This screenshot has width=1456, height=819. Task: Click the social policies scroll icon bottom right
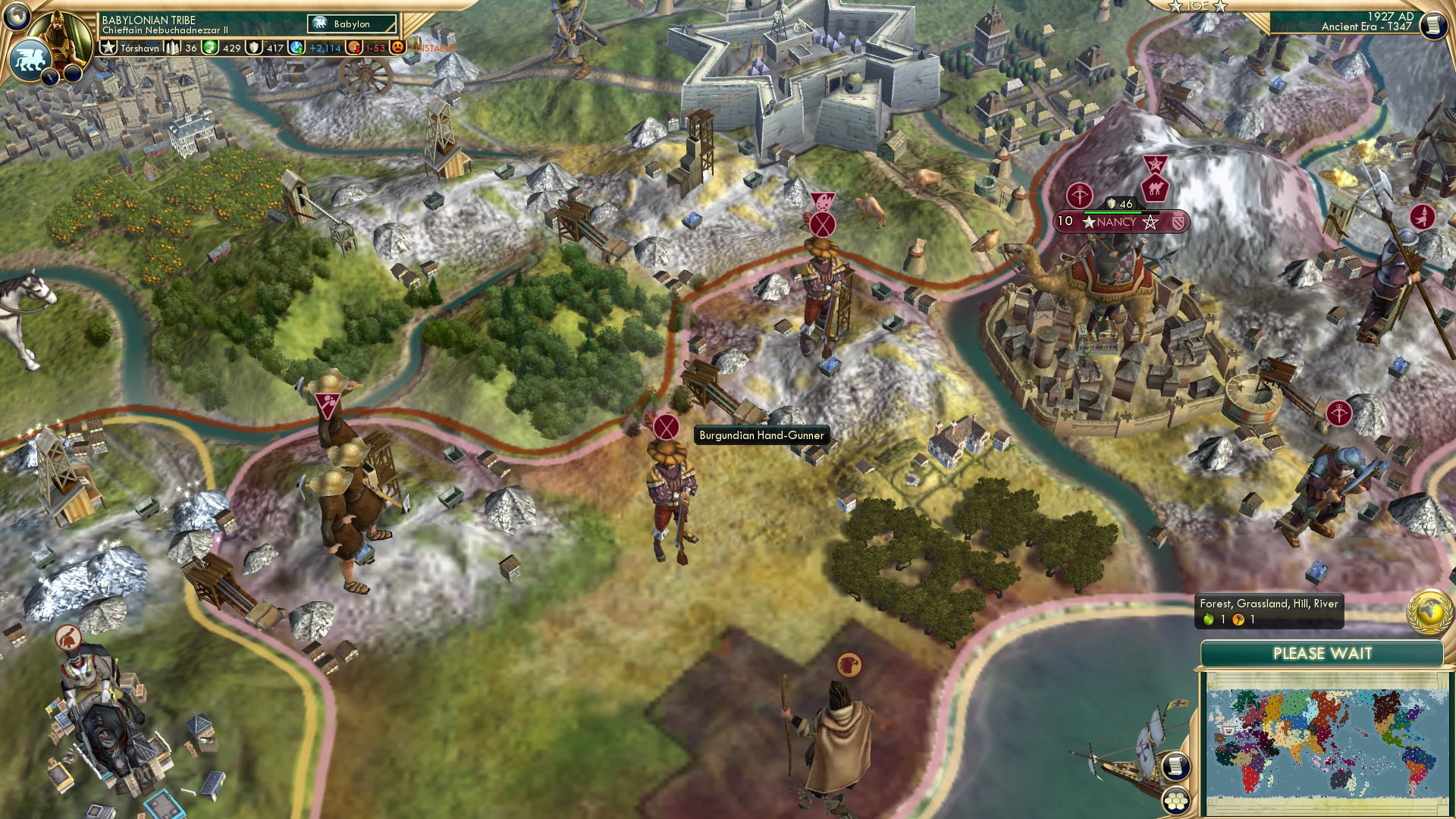tap(1176, 767)
